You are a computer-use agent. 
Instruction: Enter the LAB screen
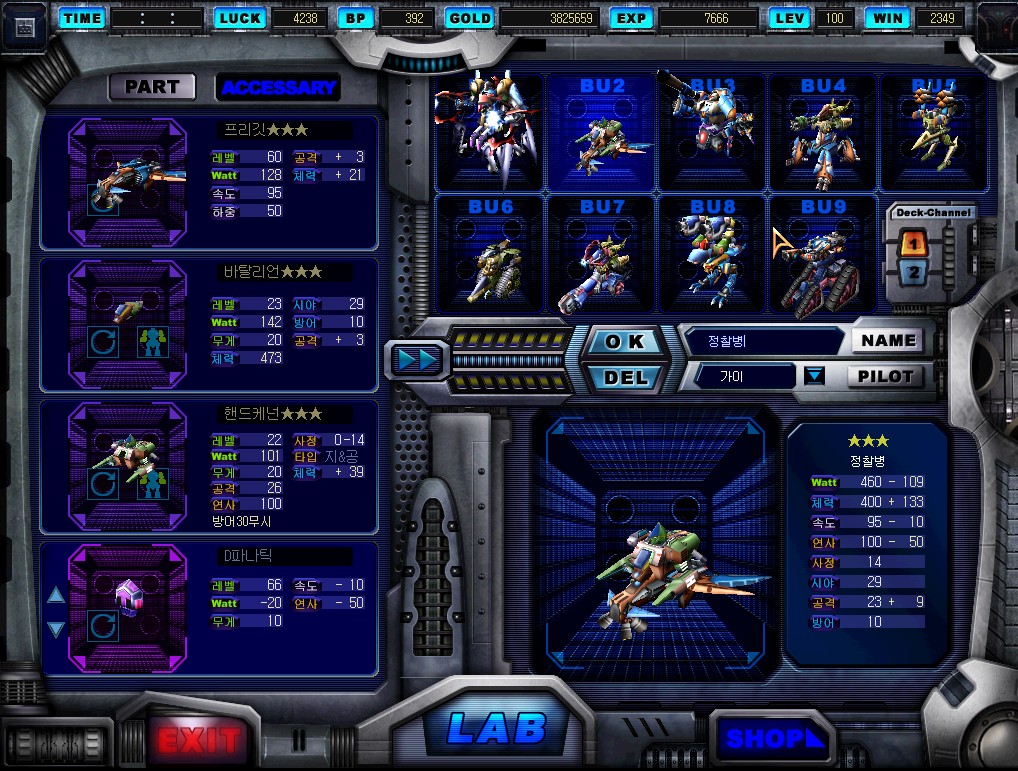pyautogui.click(x=497, y=729)
